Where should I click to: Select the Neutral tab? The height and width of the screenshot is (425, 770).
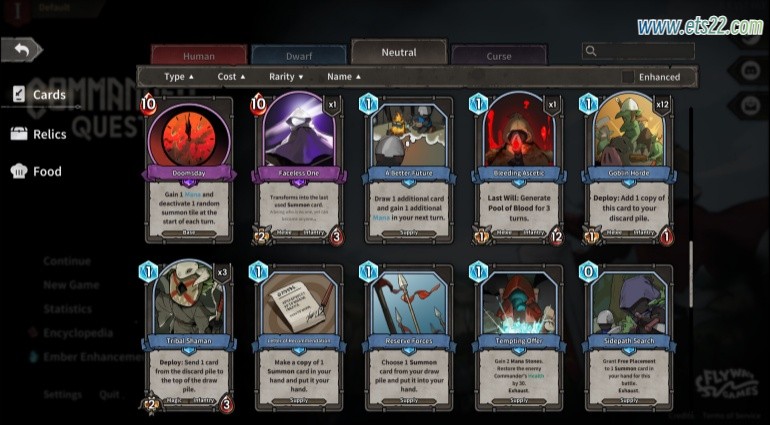398,53
